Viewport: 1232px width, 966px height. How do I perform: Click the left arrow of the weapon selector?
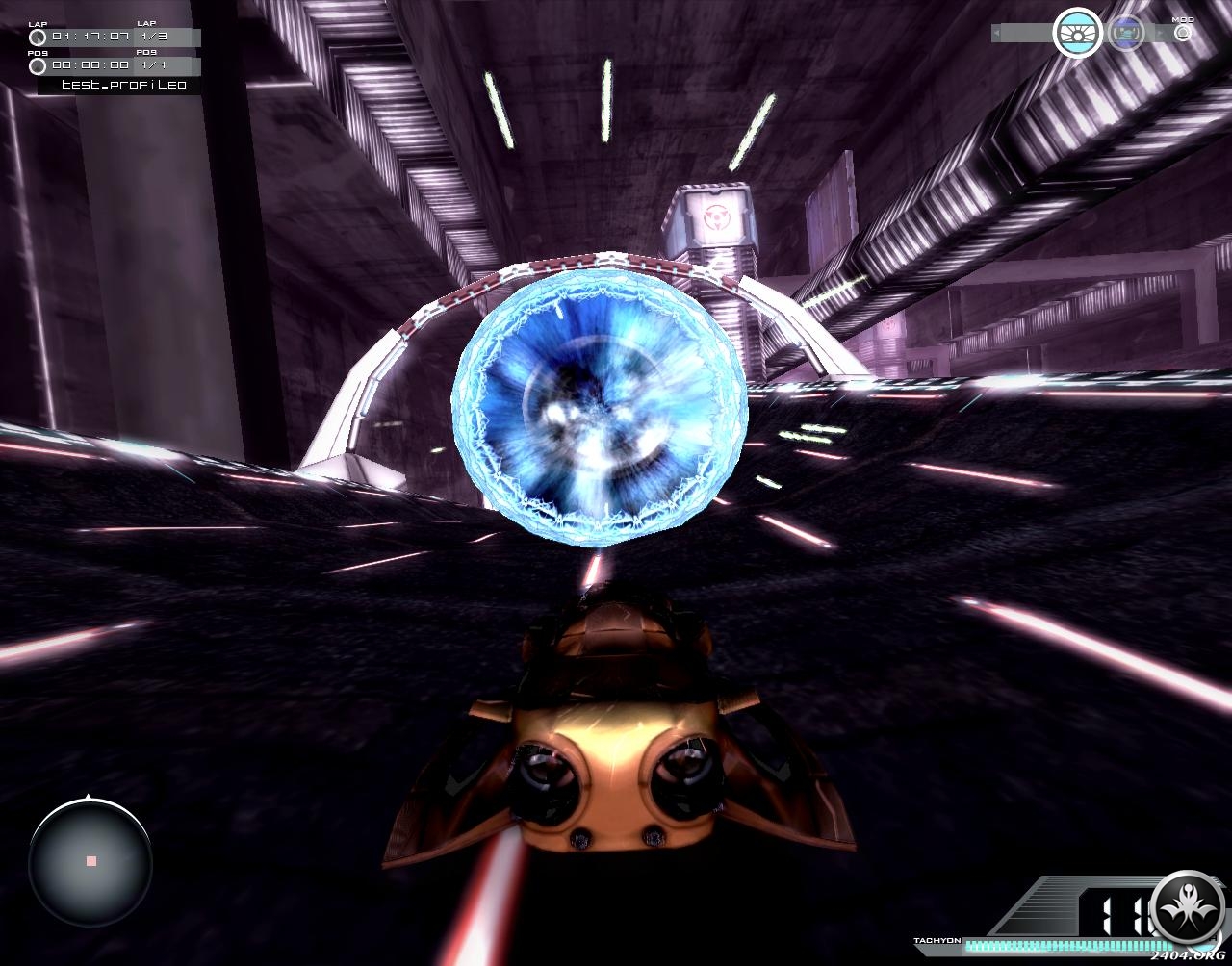(x=996, y=34)
